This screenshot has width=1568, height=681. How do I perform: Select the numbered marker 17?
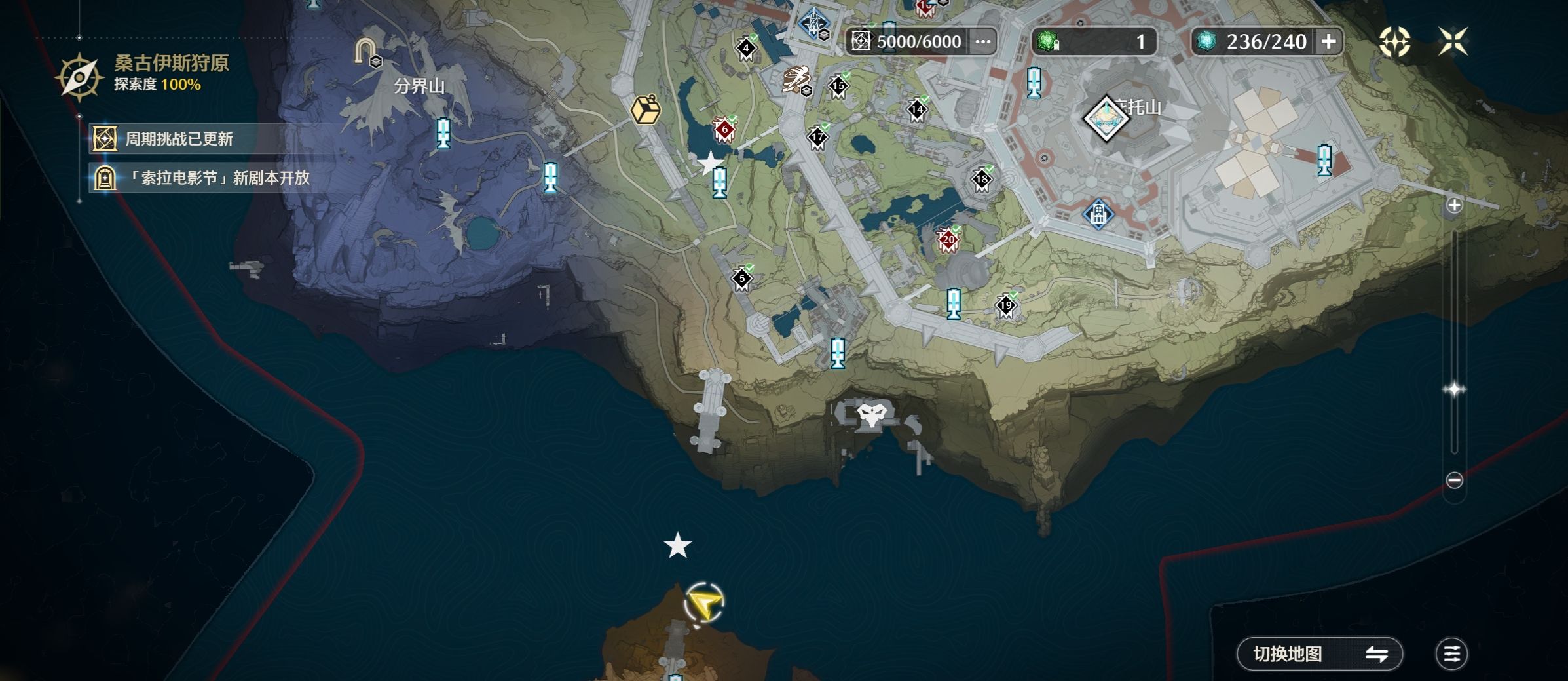[x=817, y=137]
